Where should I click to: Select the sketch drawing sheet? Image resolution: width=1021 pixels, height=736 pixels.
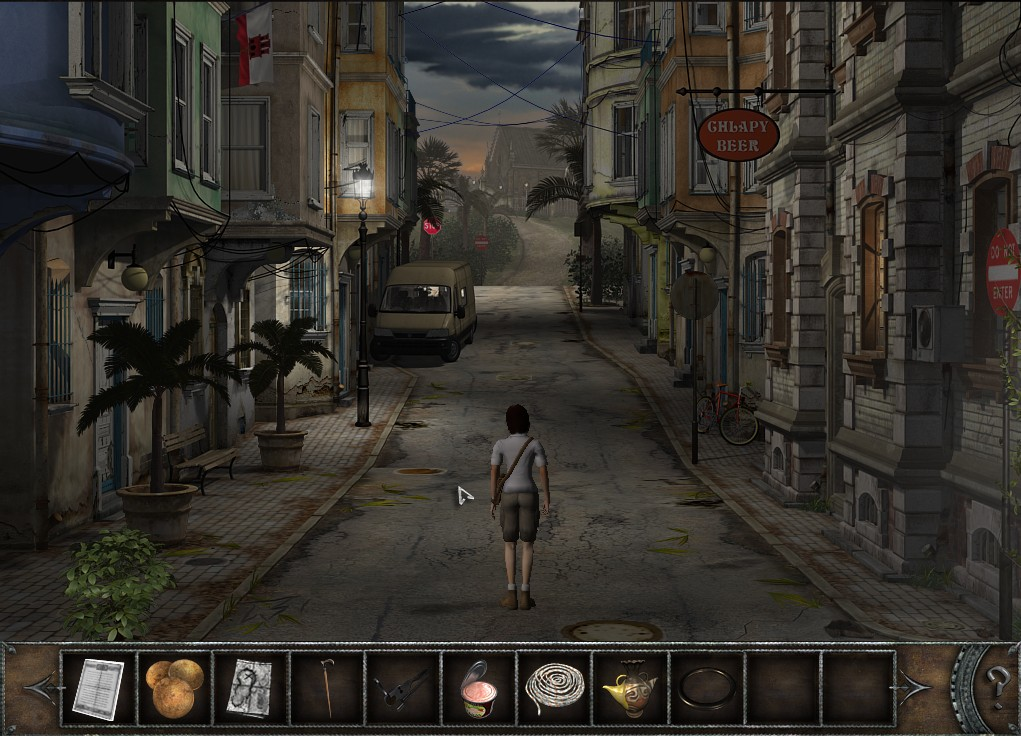[x=250, y=687]
